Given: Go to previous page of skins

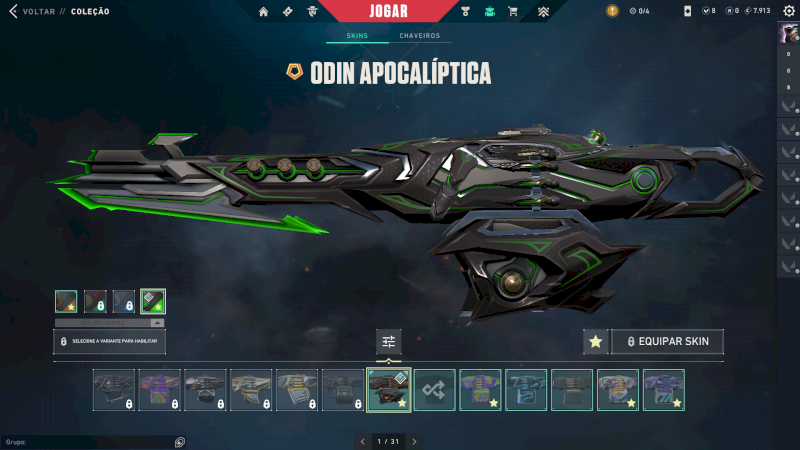Looking at the screenshot, I should point(363,441).
